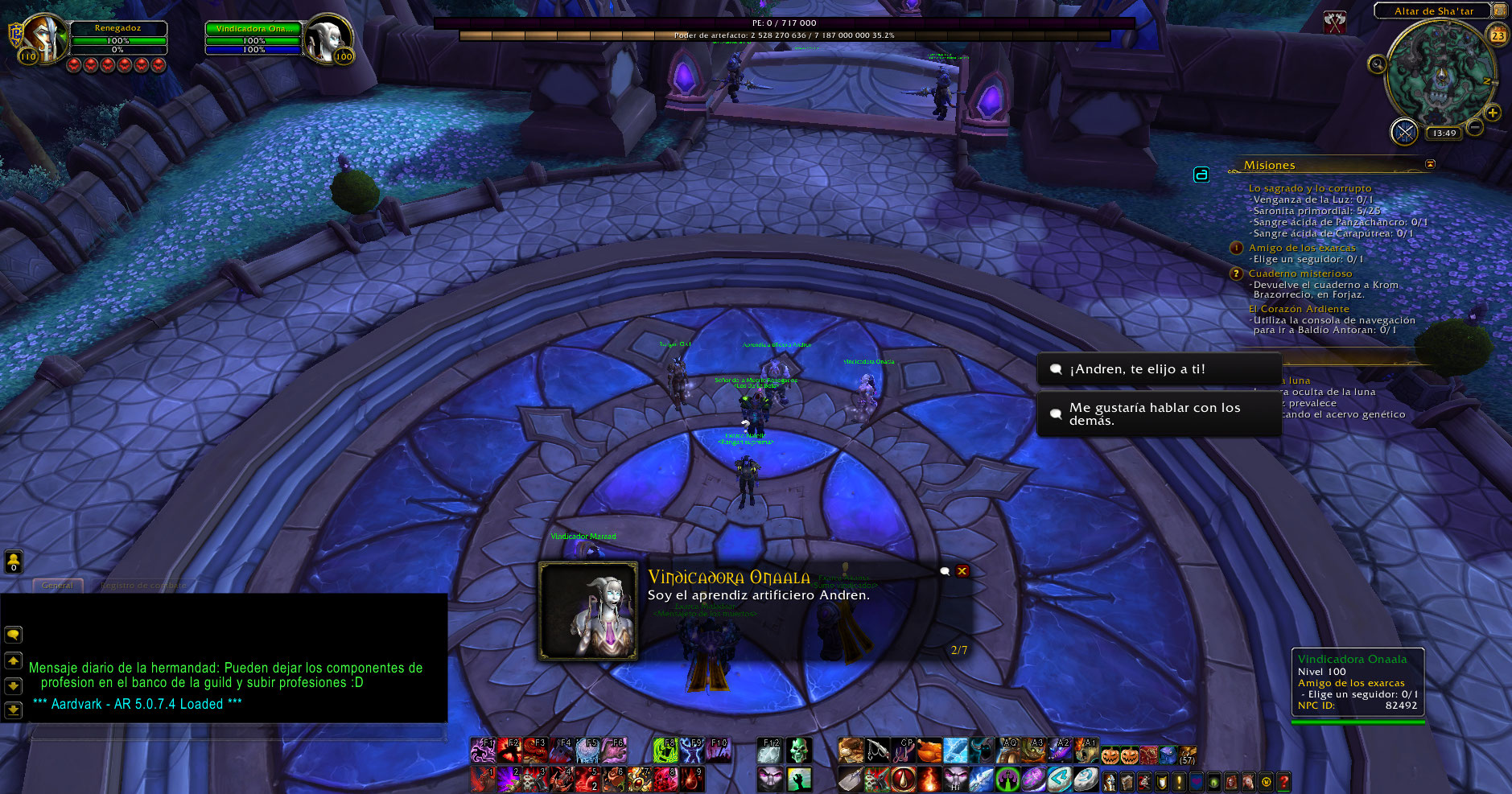
Task: Click the Vindicadora Onaala target portrait
Action: [328, 38]
